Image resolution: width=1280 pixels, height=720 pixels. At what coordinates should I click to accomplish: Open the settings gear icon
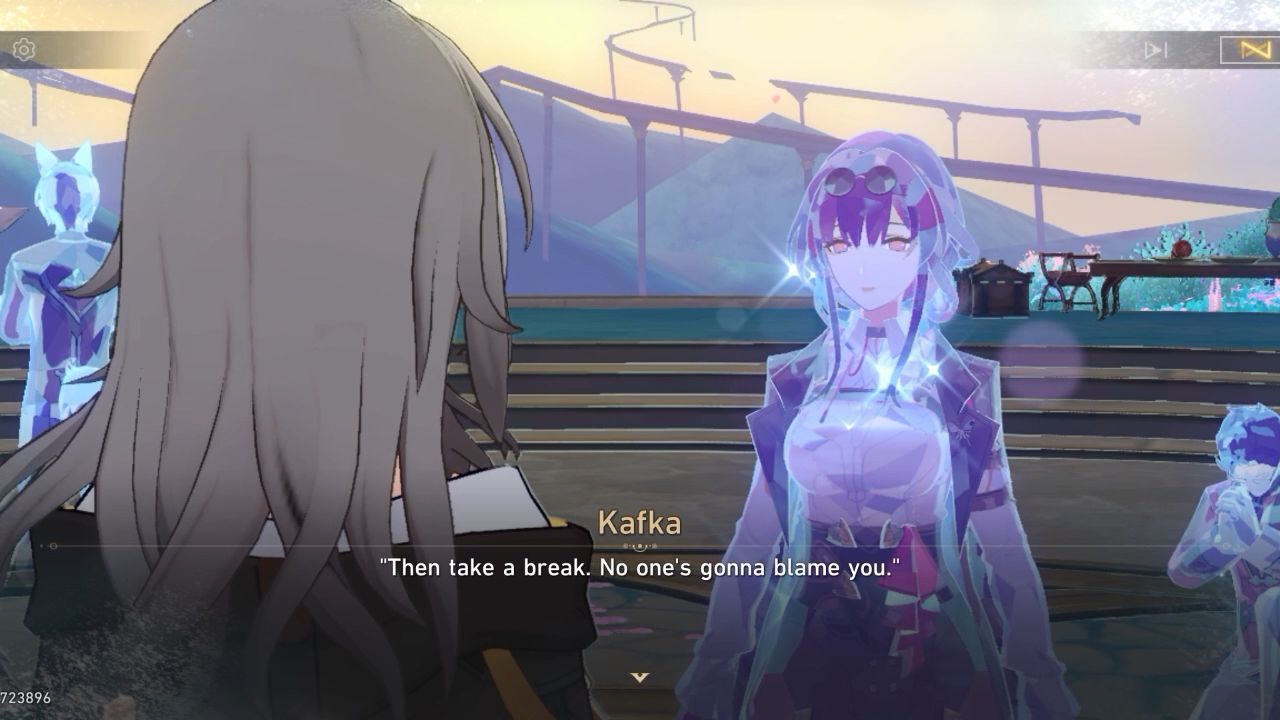click(24, 49)
